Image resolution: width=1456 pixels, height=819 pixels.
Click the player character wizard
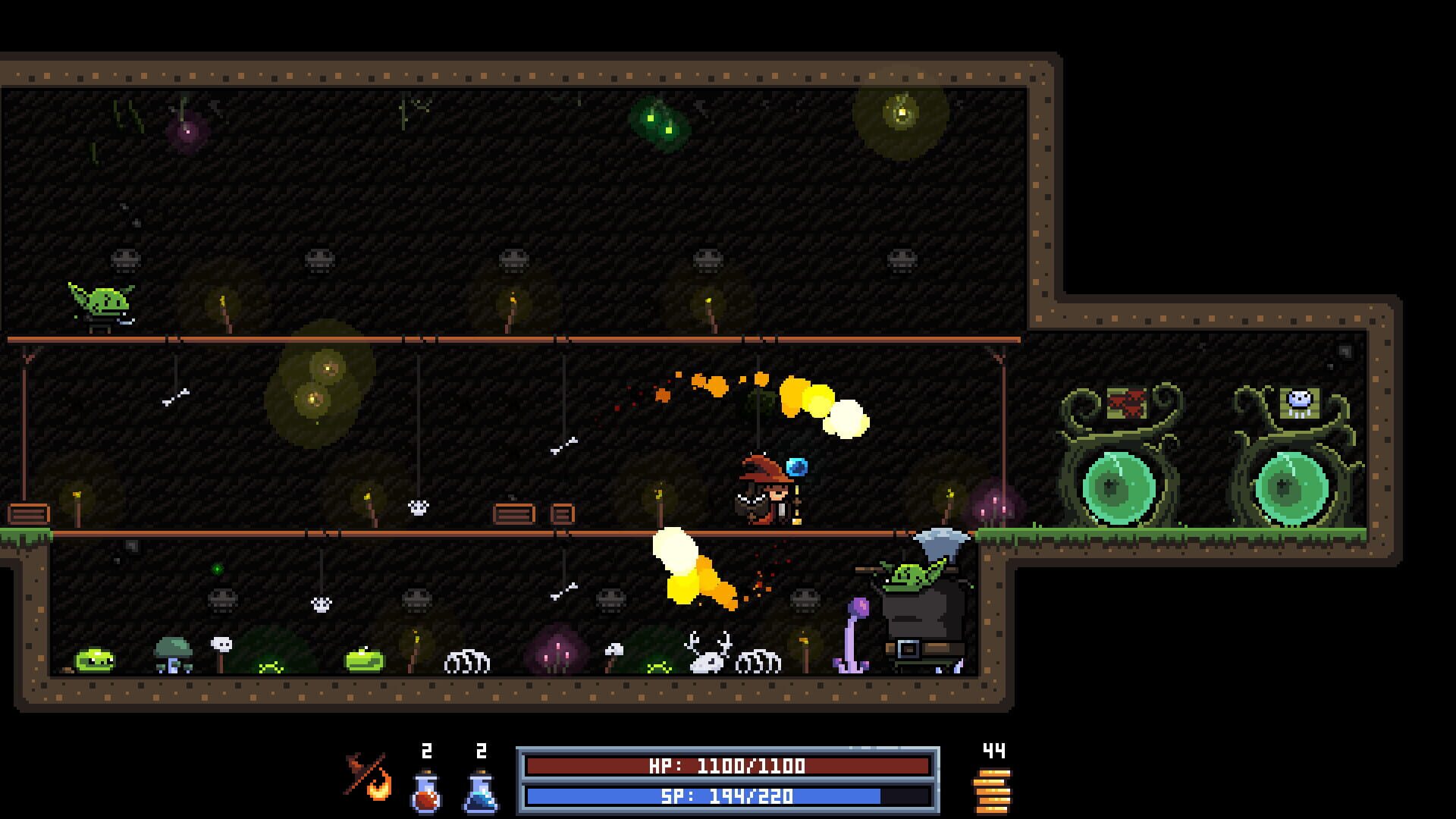pyautogui.click(x=766, y=493)
